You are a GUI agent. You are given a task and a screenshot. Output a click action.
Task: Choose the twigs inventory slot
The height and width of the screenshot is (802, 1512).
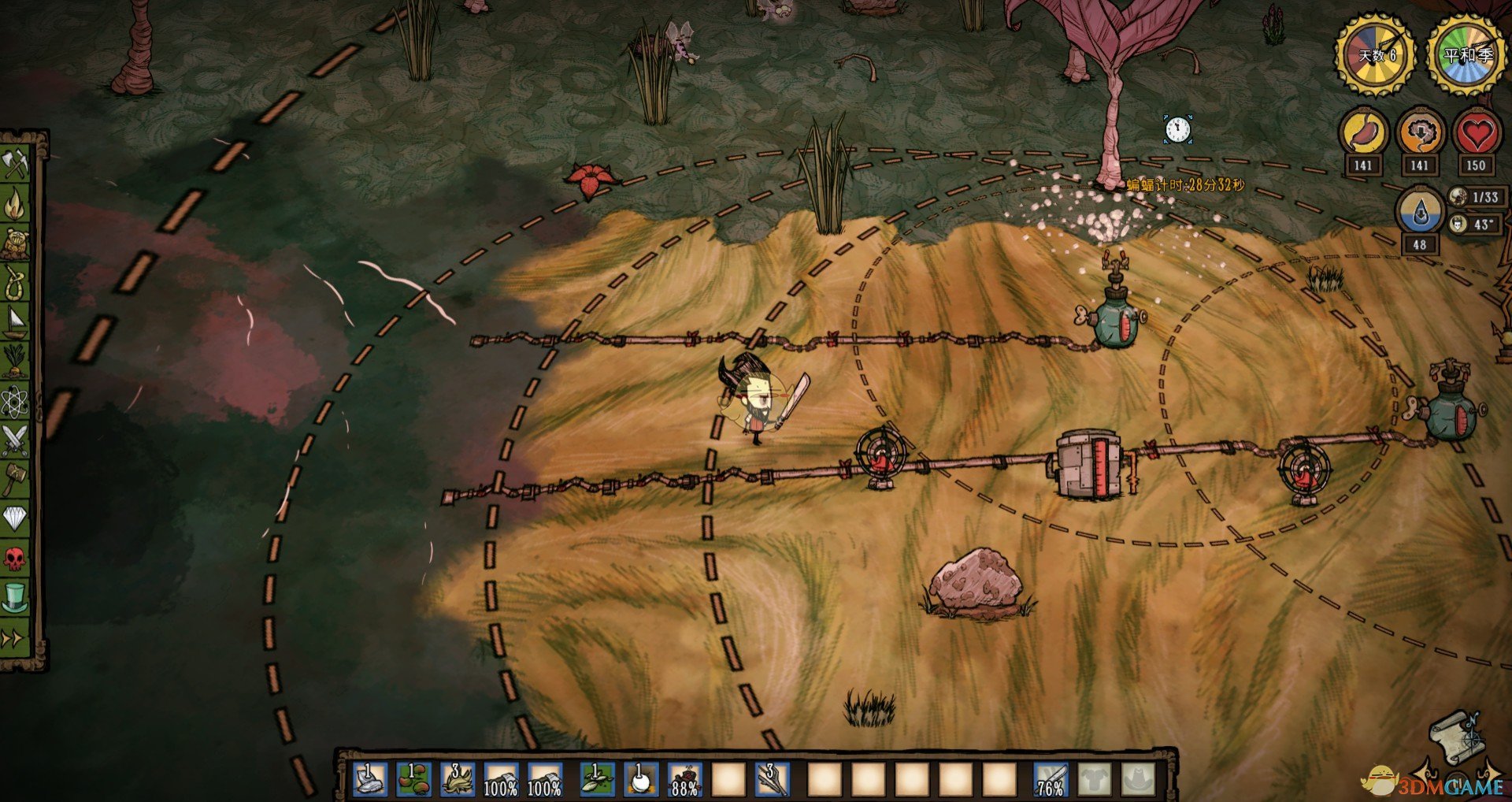click(x=772, y=778)
